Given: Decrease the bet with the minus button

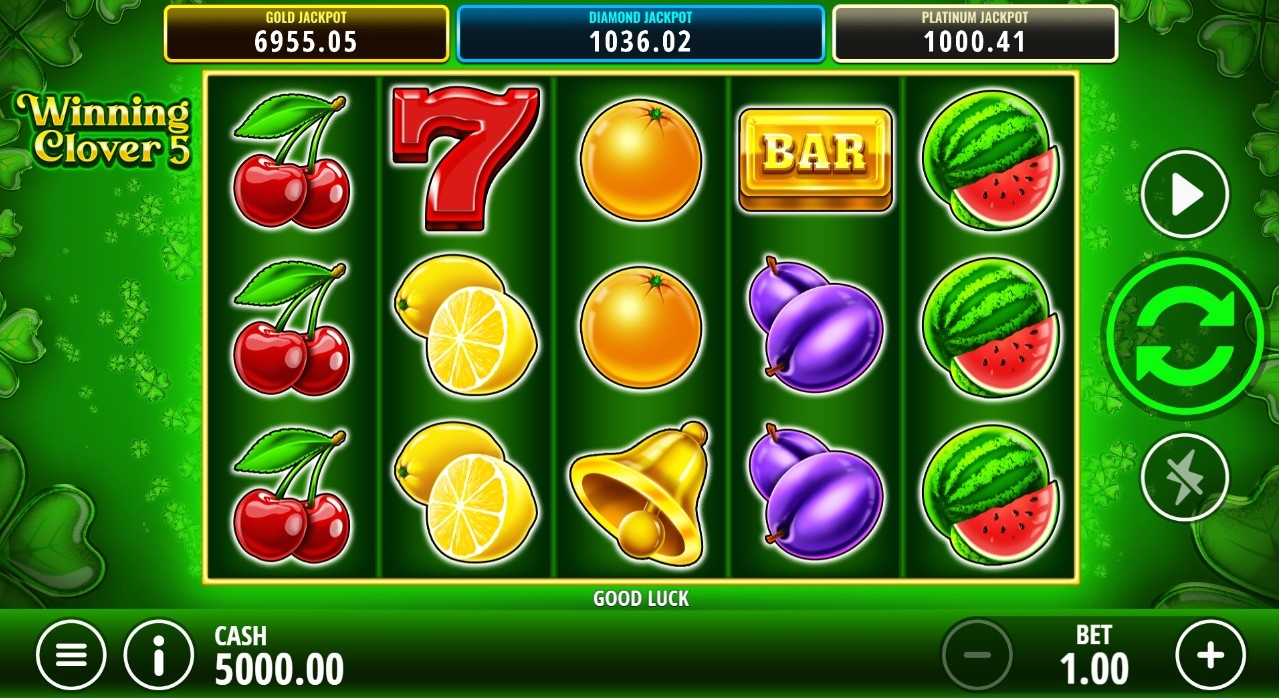Looking at the screenshot, I should 977,655.
